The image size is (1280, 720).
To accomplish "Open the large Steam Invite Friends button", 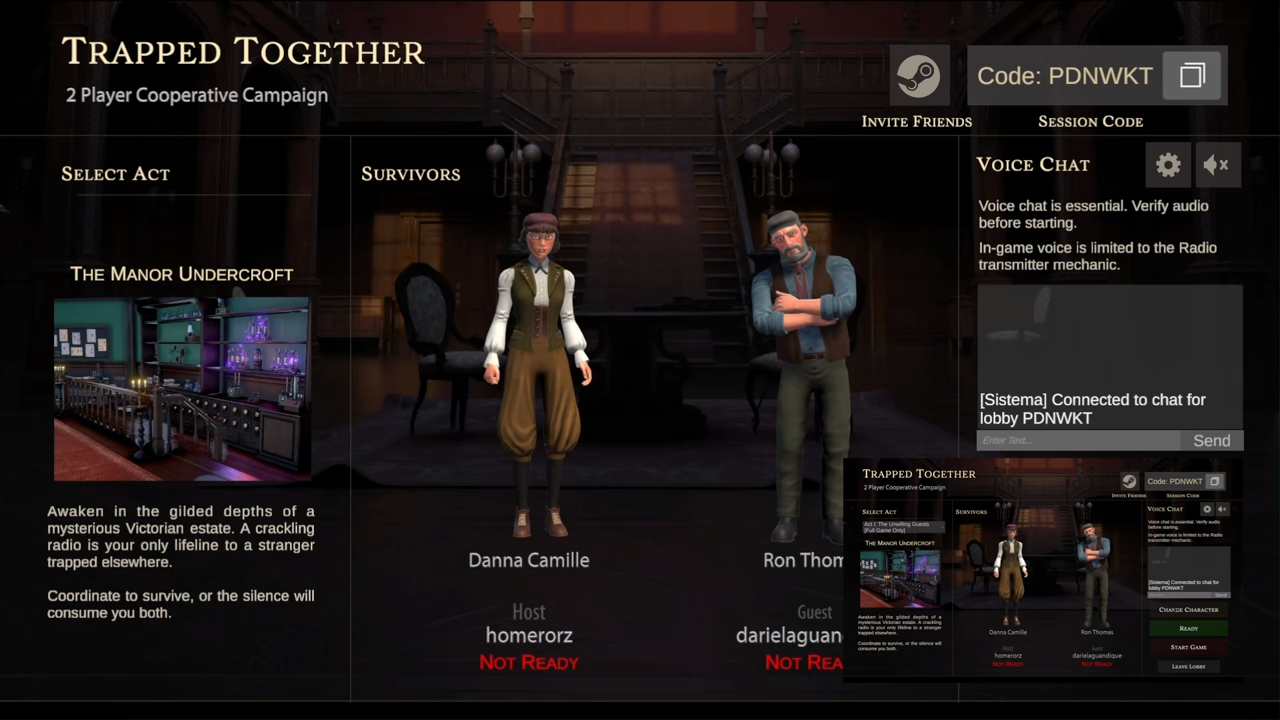I will coord(918,76).
